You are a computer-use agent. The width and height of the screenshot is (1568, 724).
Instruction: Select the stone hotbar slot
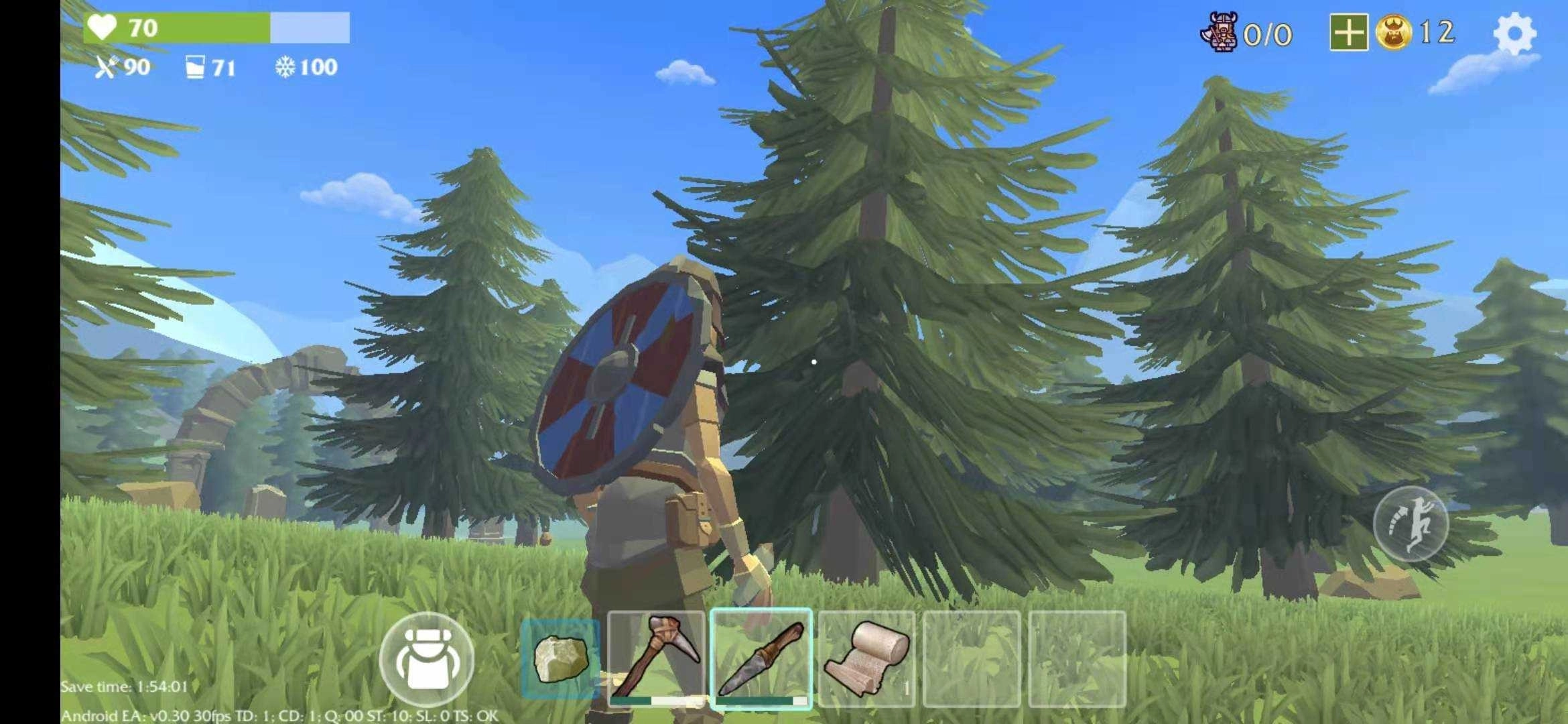point(561,659)
